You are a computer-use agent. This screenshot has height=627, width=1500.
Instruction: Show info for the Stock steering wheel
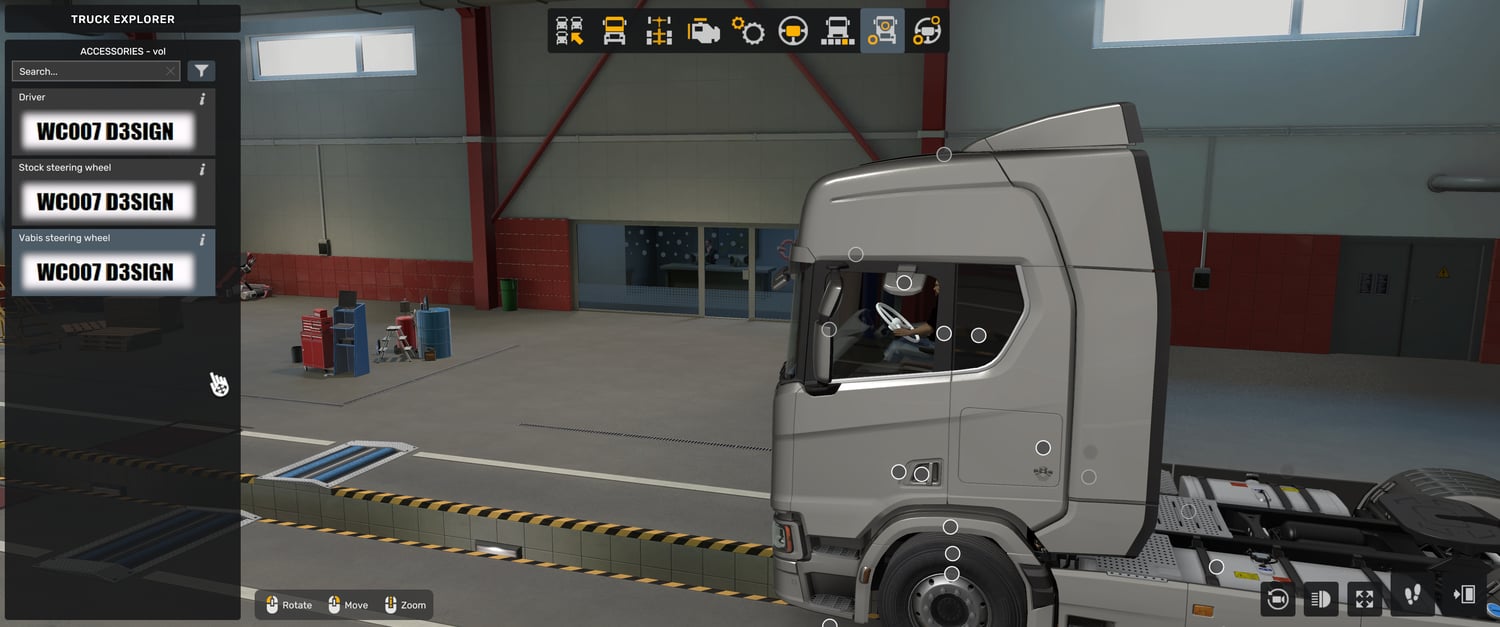[202, 169]
